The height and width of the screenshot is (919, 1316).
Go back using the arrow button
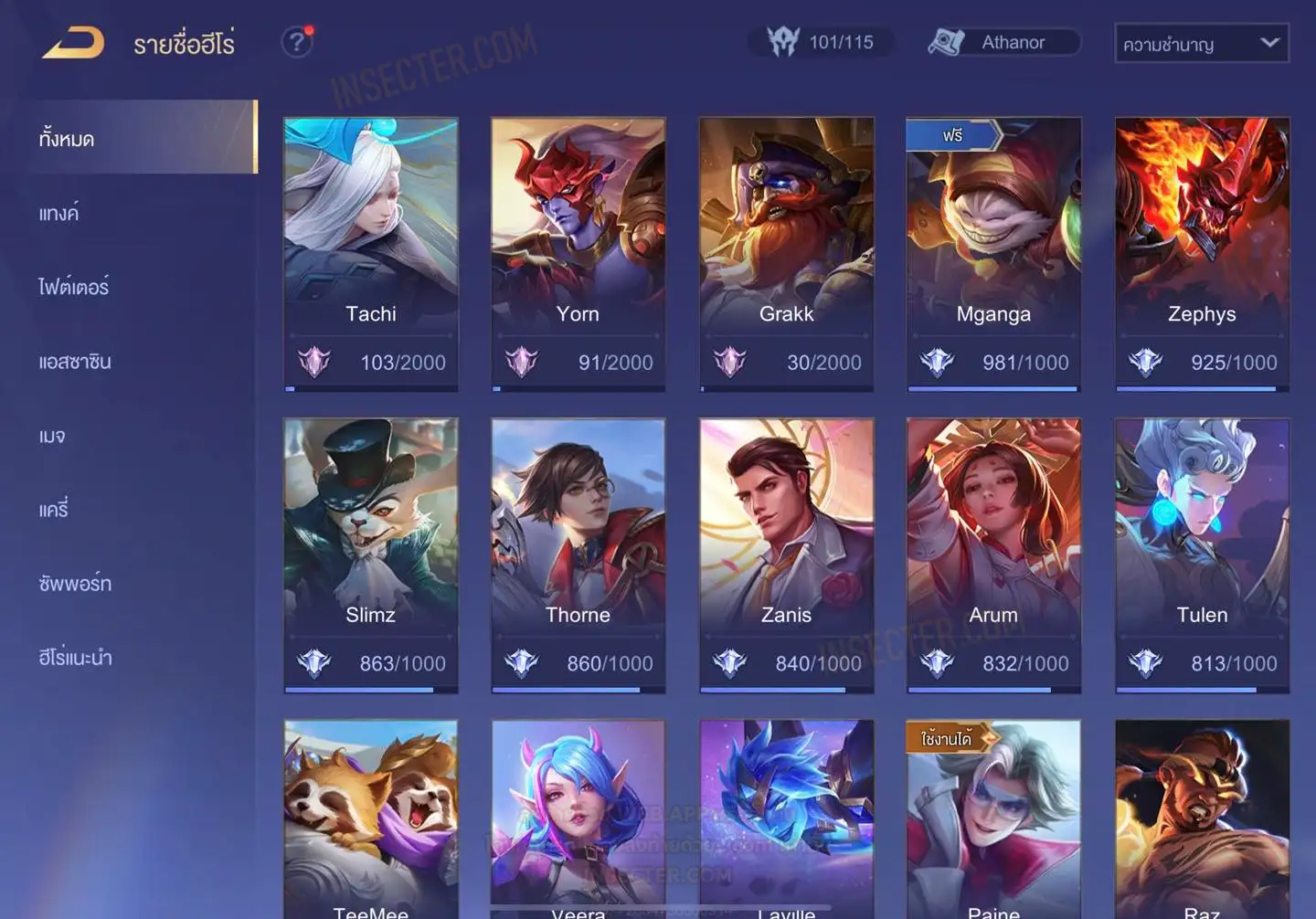(x=73, y=43)
